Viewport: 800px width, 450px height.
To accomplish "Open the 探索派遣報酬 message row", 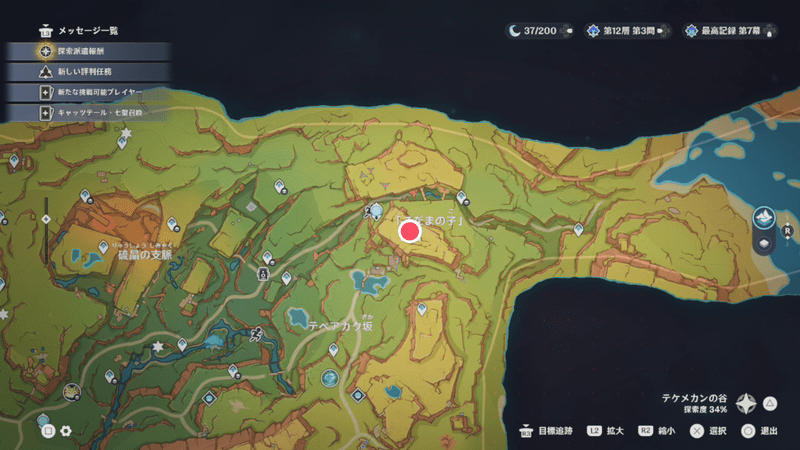I will tap(88, 48).
